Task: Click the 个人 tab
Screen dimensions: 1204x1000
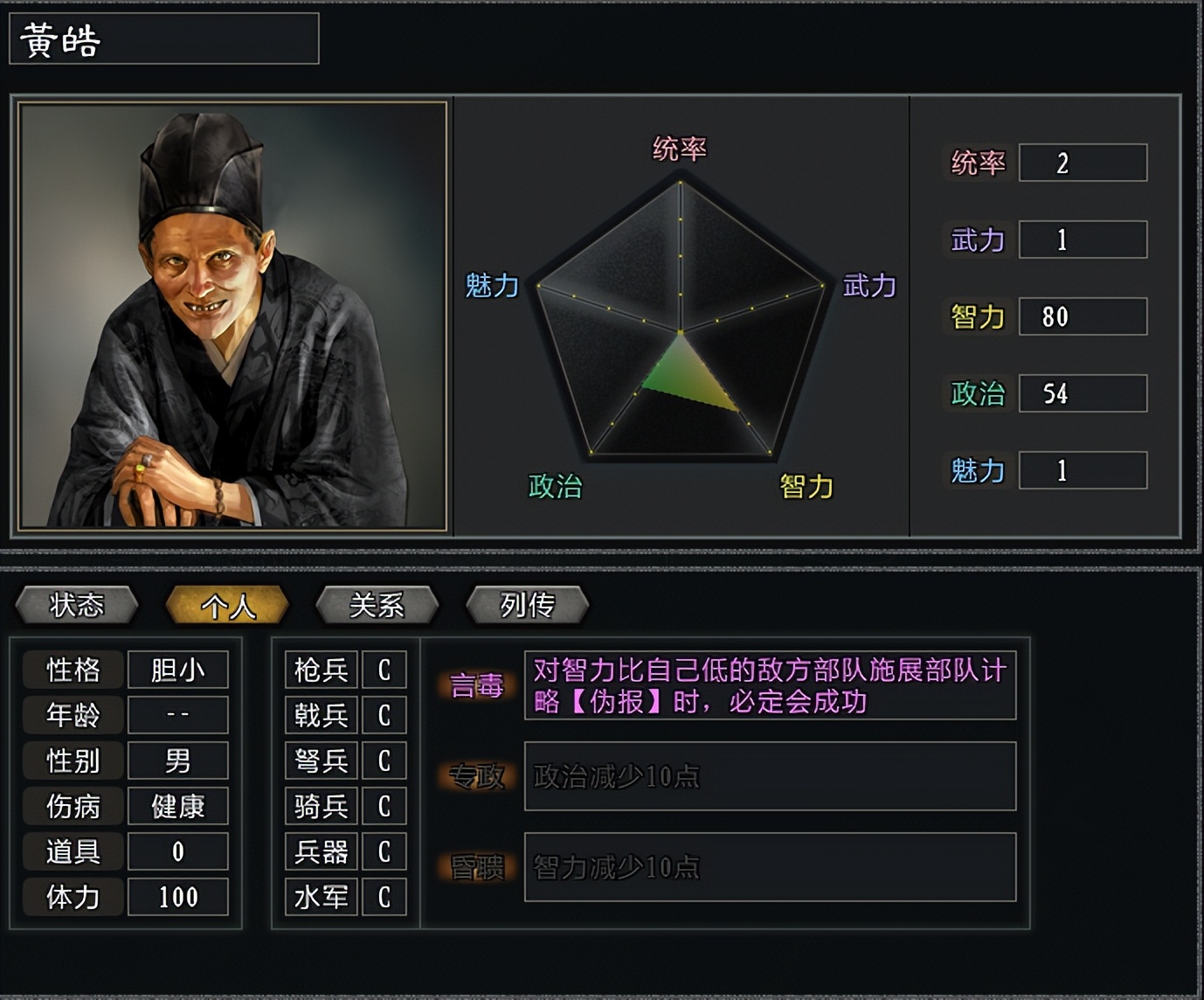Action: tap(226, 604)
